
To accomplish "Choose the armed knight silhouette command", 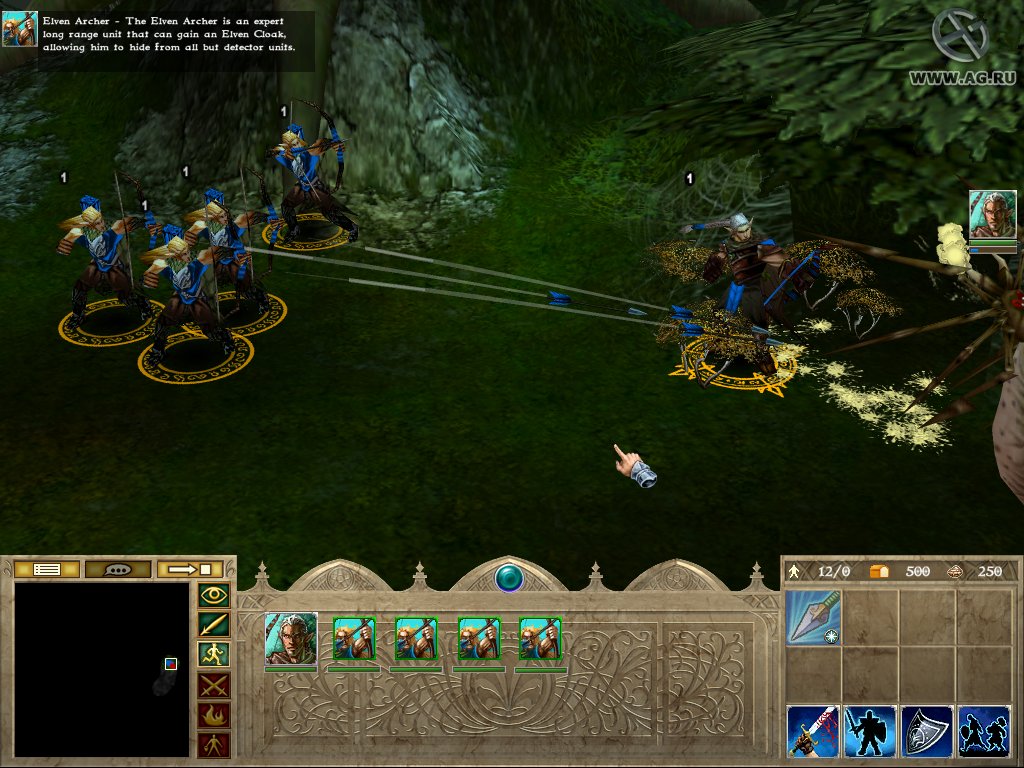I will [x=870, y=731].
